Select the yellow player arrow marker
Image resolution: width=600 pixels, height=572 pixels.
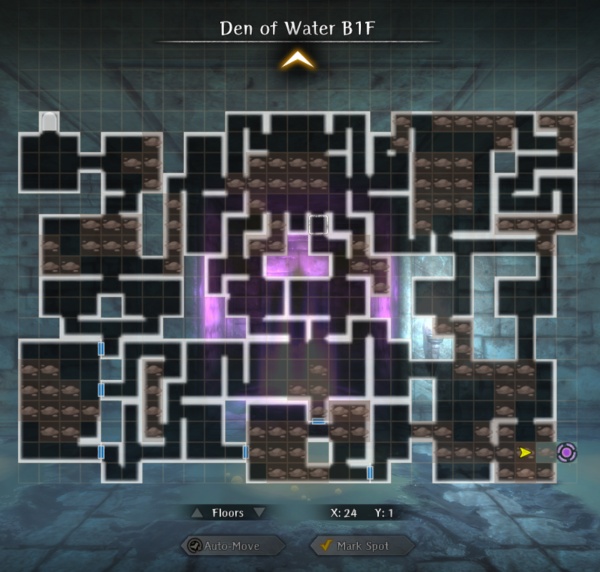coord(526,453)
